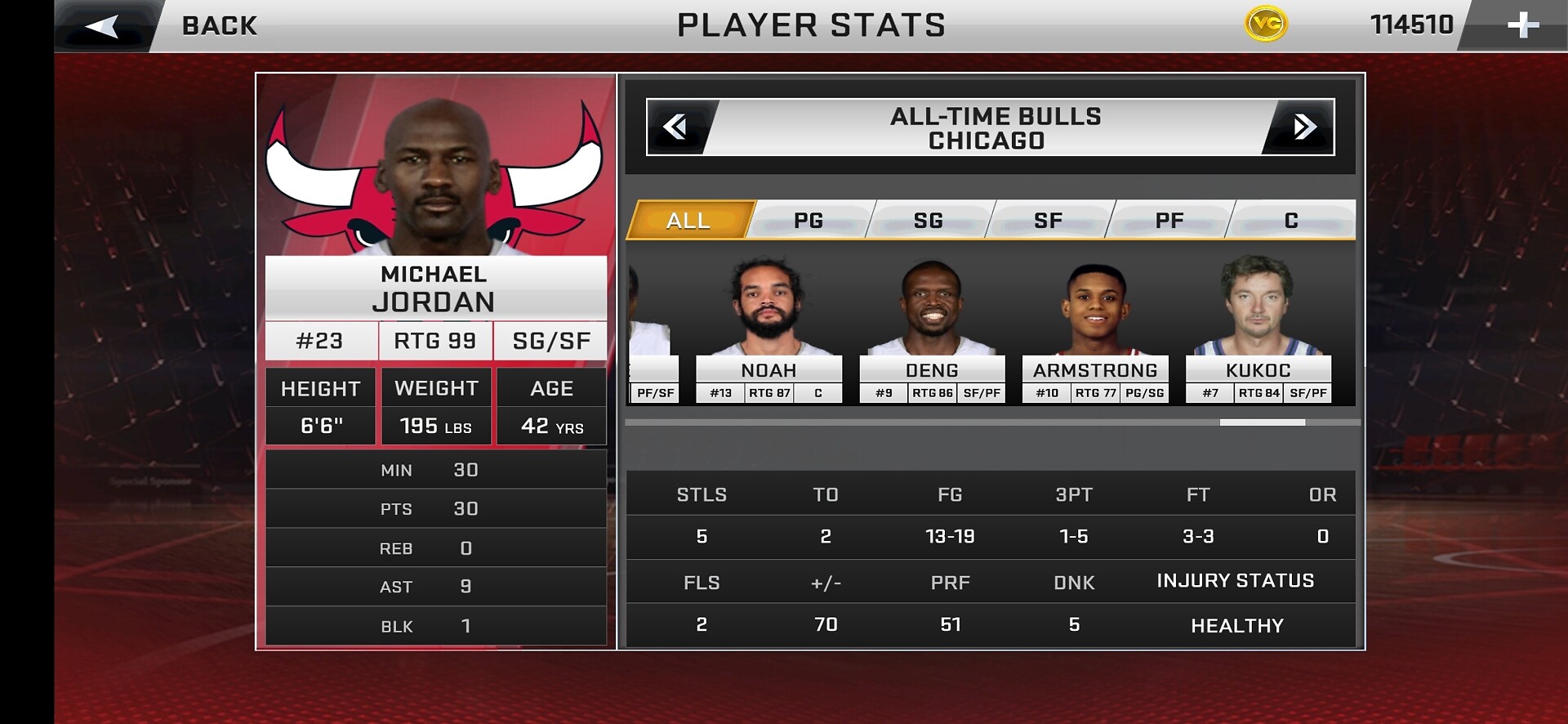The image size is (1568, 724).
Task: Switch to the SF tab
Action: (1049, 221)
